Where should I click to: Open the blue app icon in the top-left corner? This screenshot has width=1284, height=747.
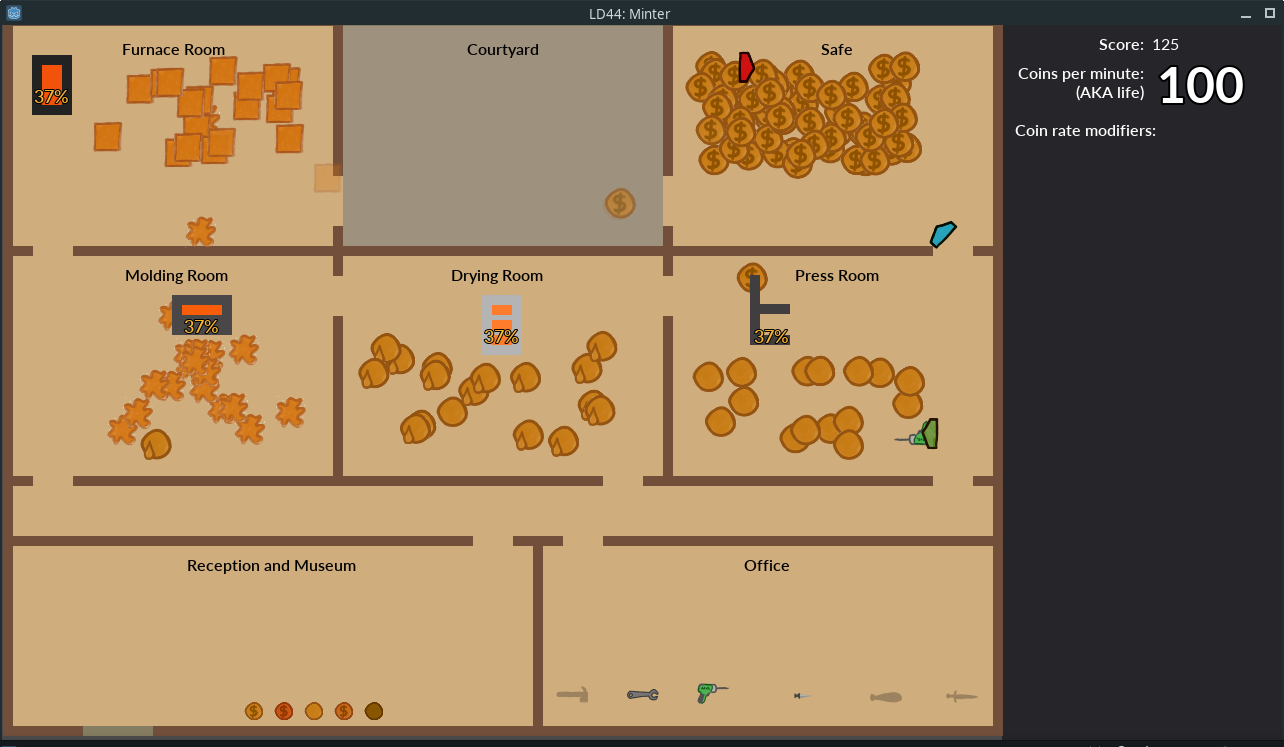click(13, 13)
